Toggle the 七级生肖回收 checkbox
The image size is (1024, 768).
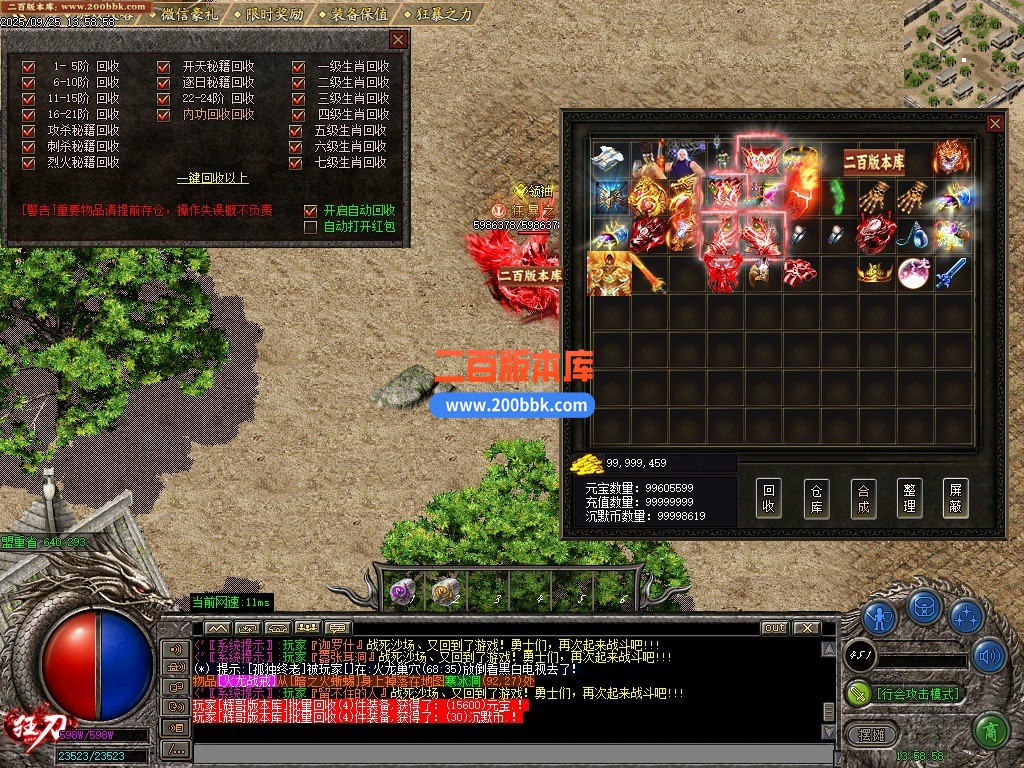(295, 162)
